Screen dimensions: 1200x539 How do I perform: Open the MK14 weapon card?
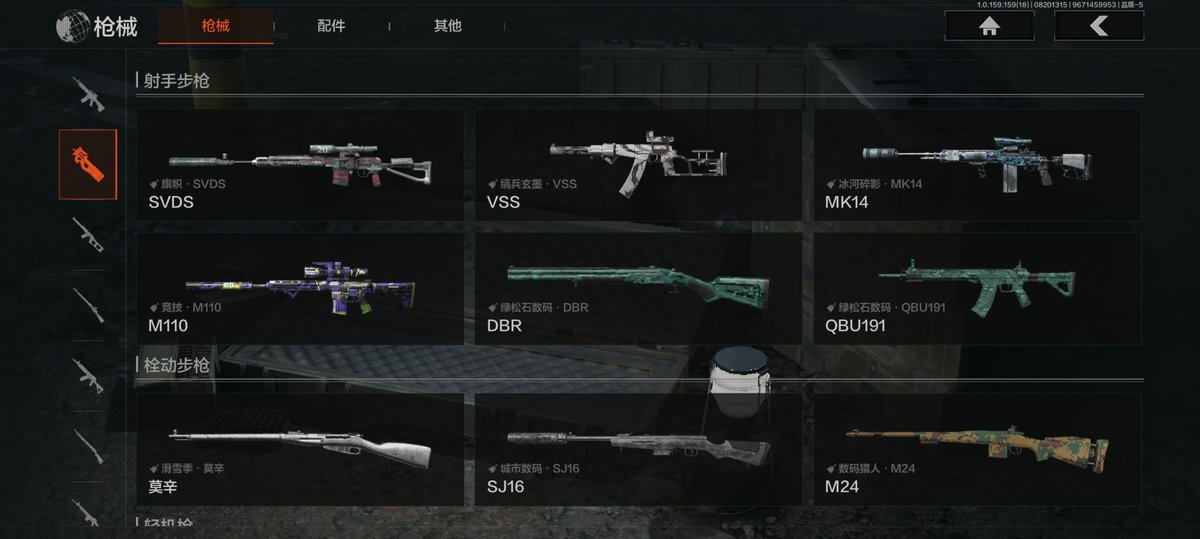pyautogui.click(x=976, y=165)
